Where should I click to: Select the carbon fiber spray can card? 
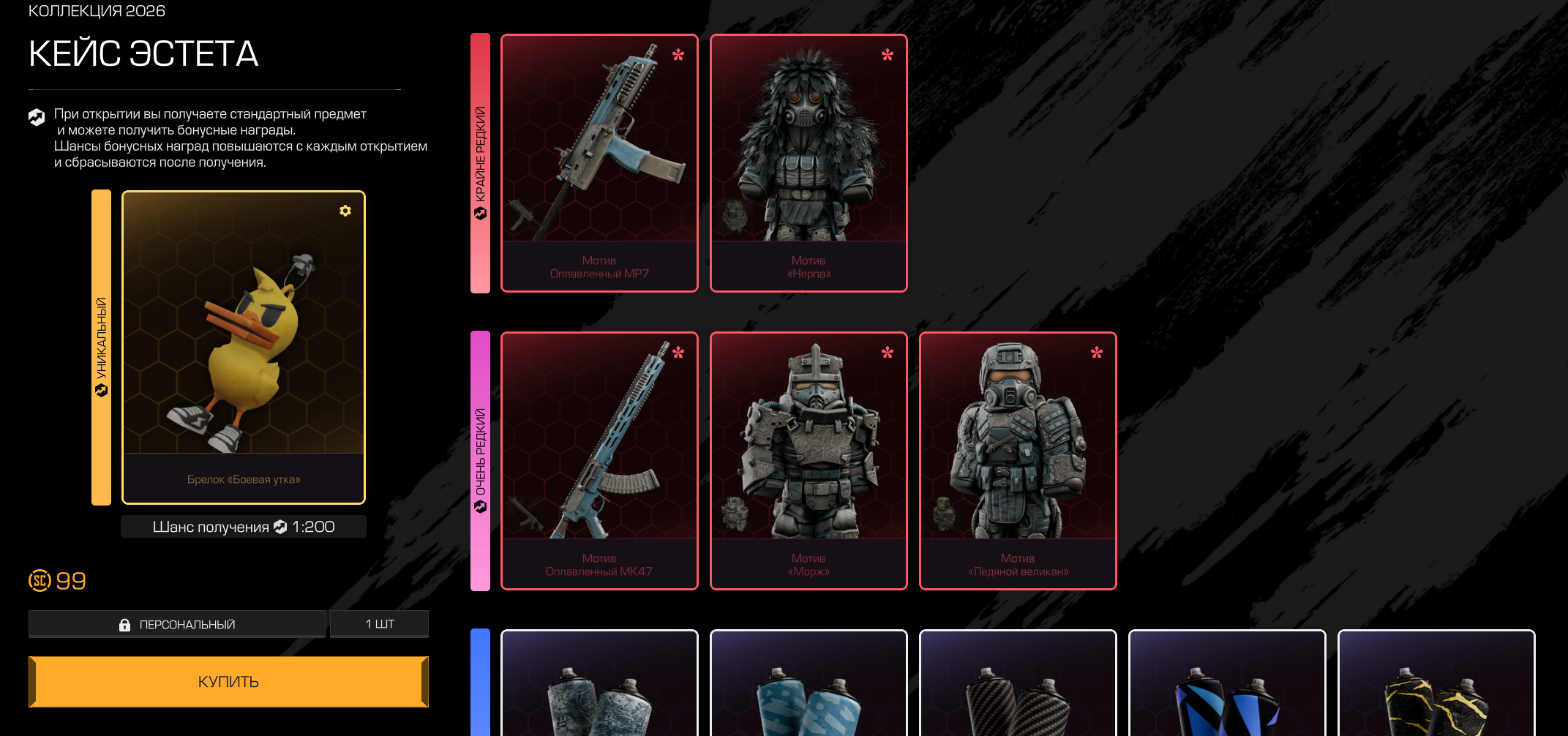pos(1018,688)
